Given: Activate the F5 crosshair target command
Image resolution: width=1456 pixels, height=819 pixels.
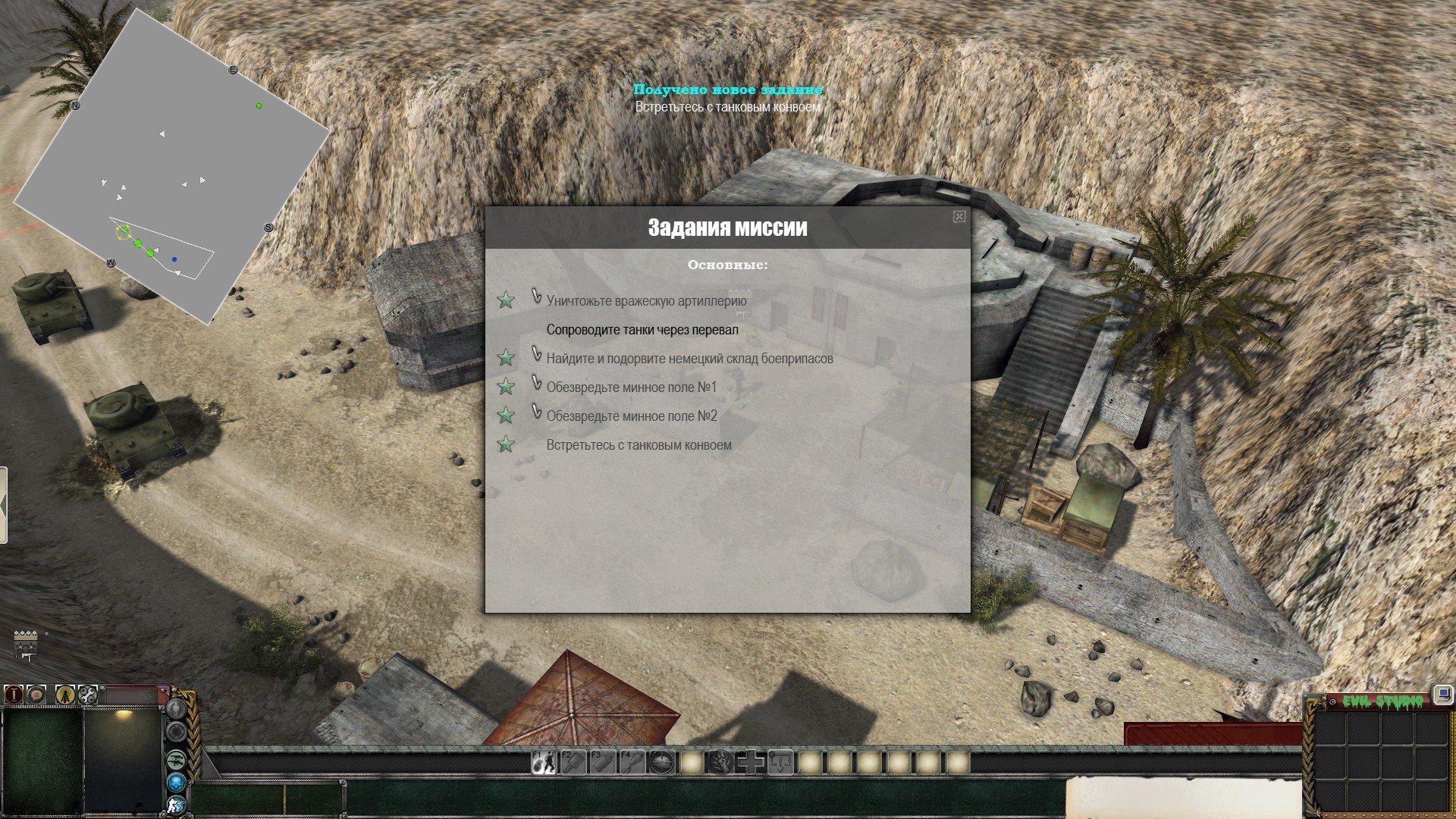Looking at the screenshot, I should pyautogui.click(x=661, y=762).
